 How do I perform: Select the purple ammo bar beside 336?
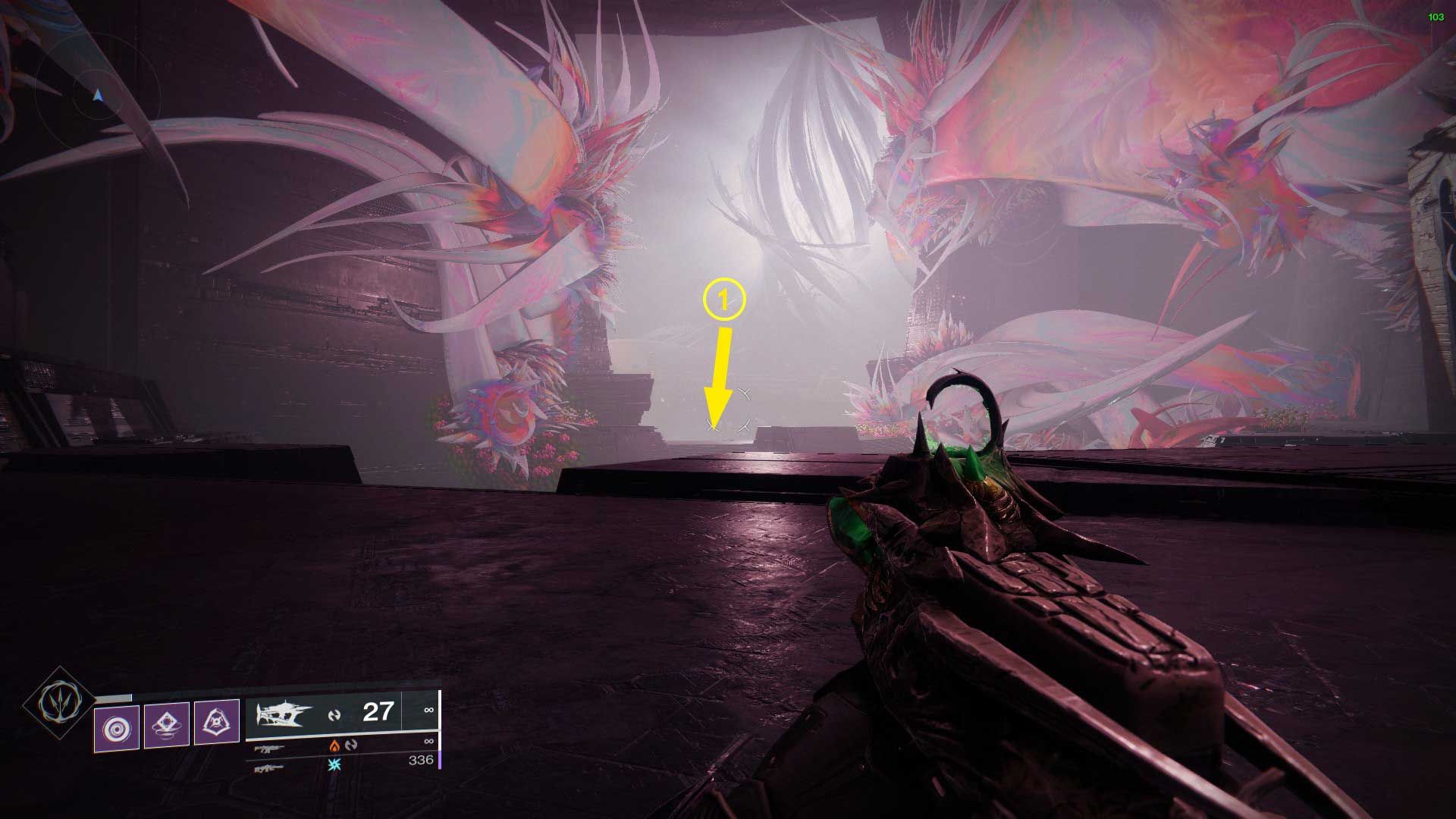tap(440, 760)
